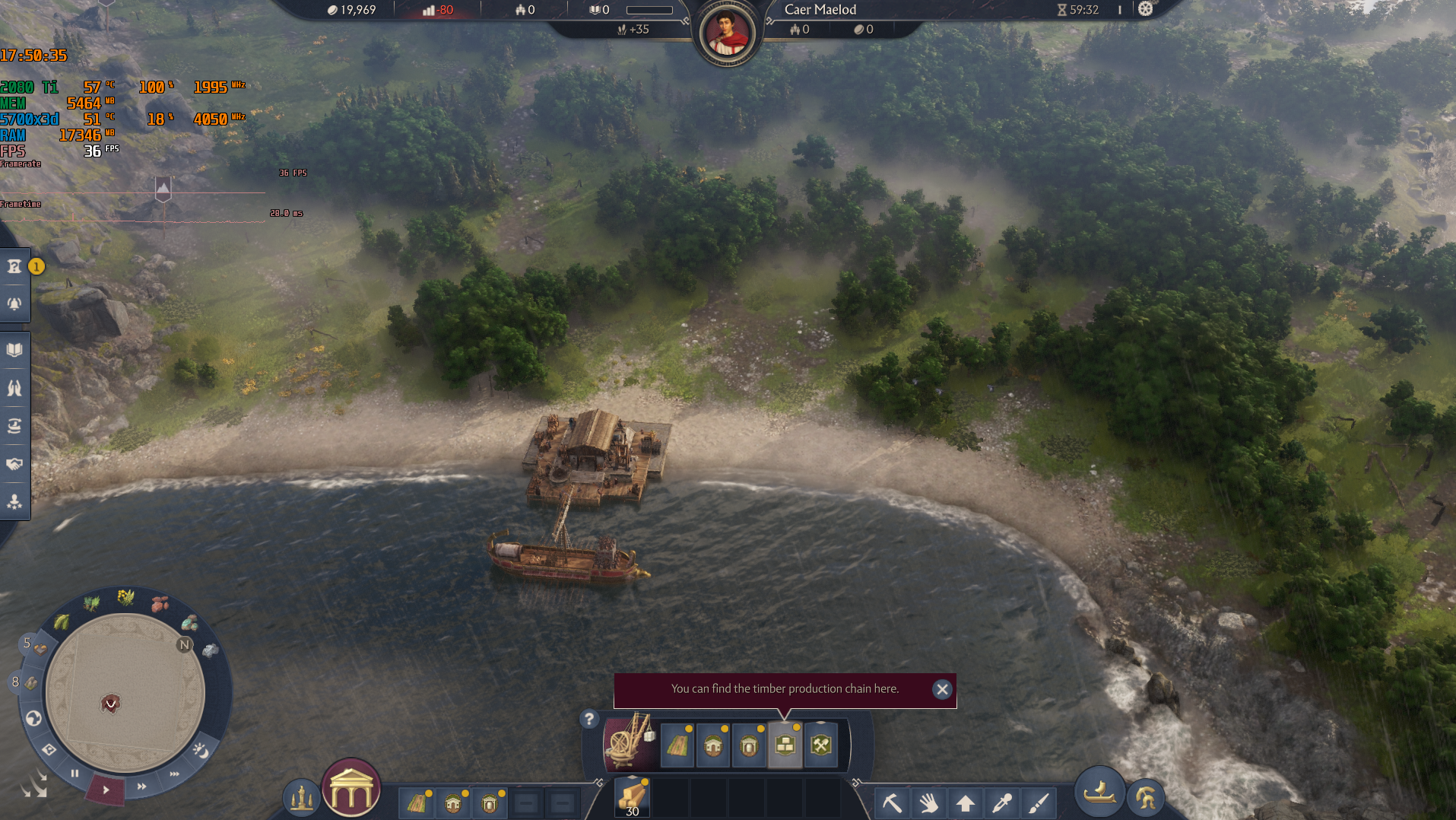Viewport: 1456px width, 820px height.
Task: Close the timber production chain tooltip
Action: (x=942, y=689)
